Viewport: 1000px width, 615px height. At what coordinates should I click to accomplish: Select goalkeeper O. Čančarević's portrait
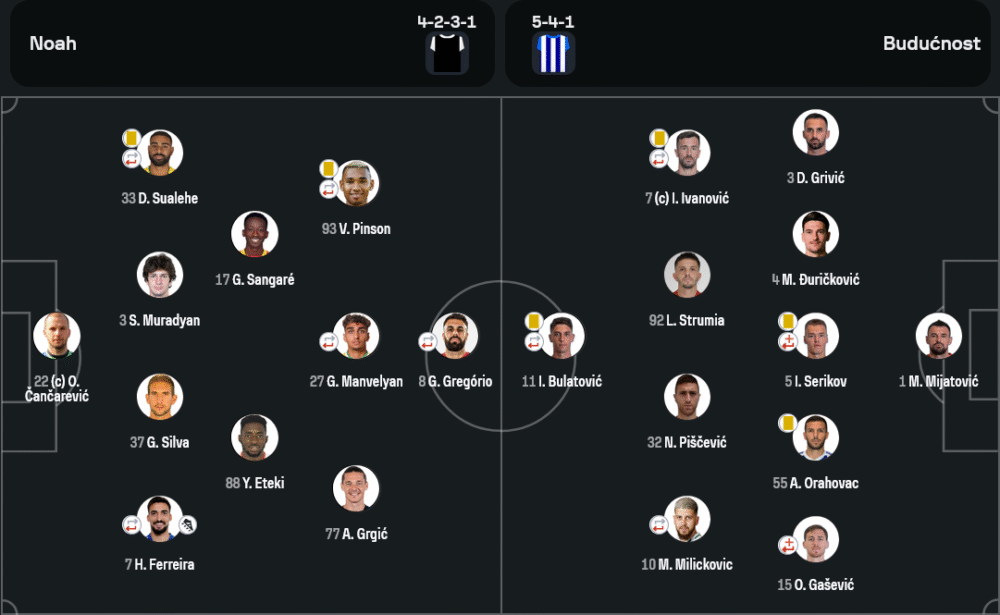tap(56, 336)
